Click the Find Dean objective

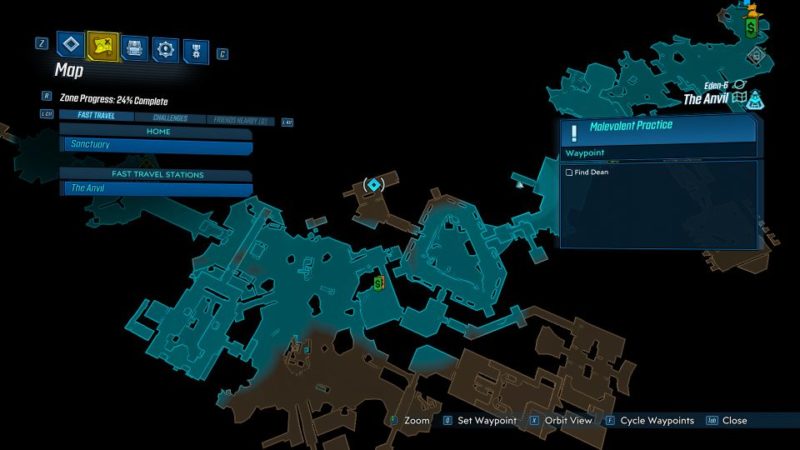(x=601, y=172)
